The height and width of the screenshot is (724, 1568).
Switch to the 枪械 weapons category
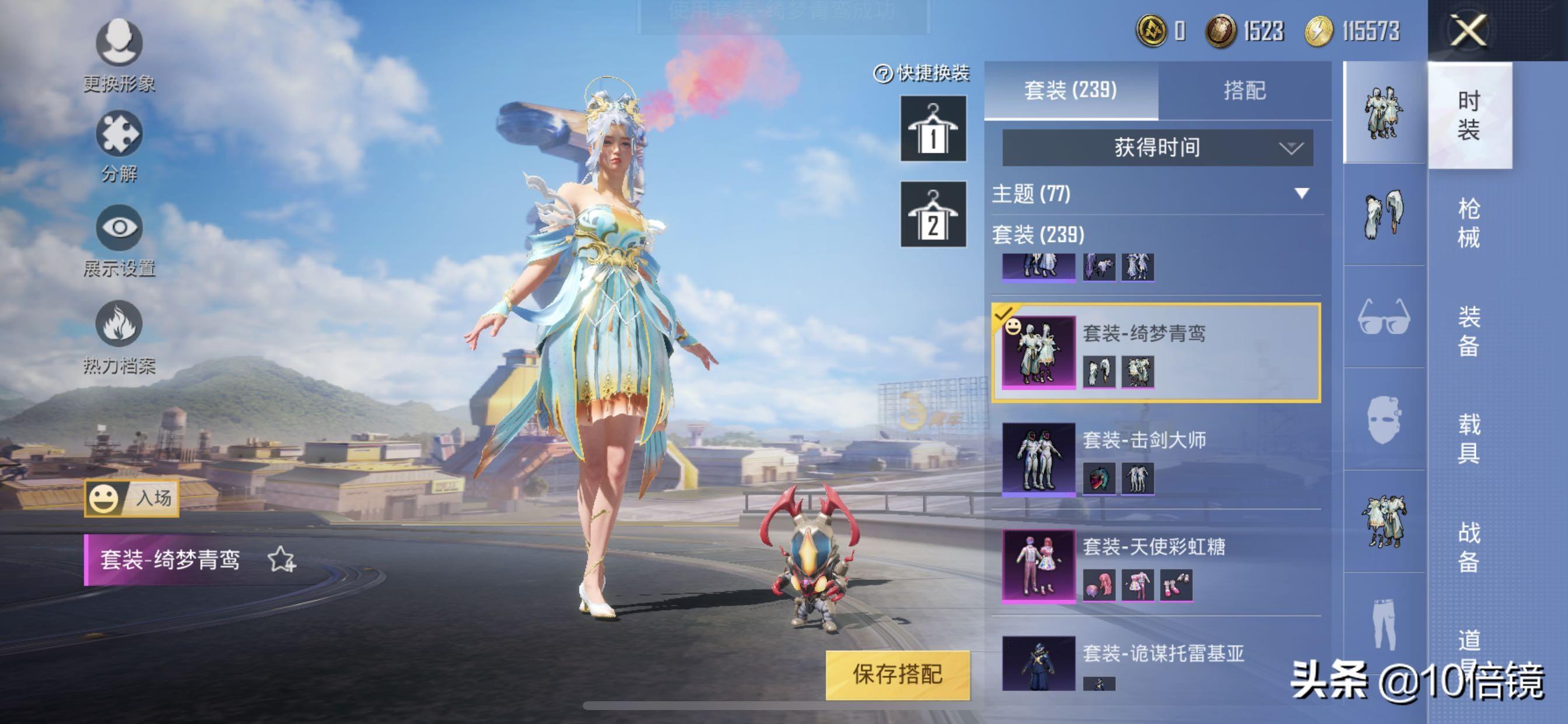[x=1468, y=223]
